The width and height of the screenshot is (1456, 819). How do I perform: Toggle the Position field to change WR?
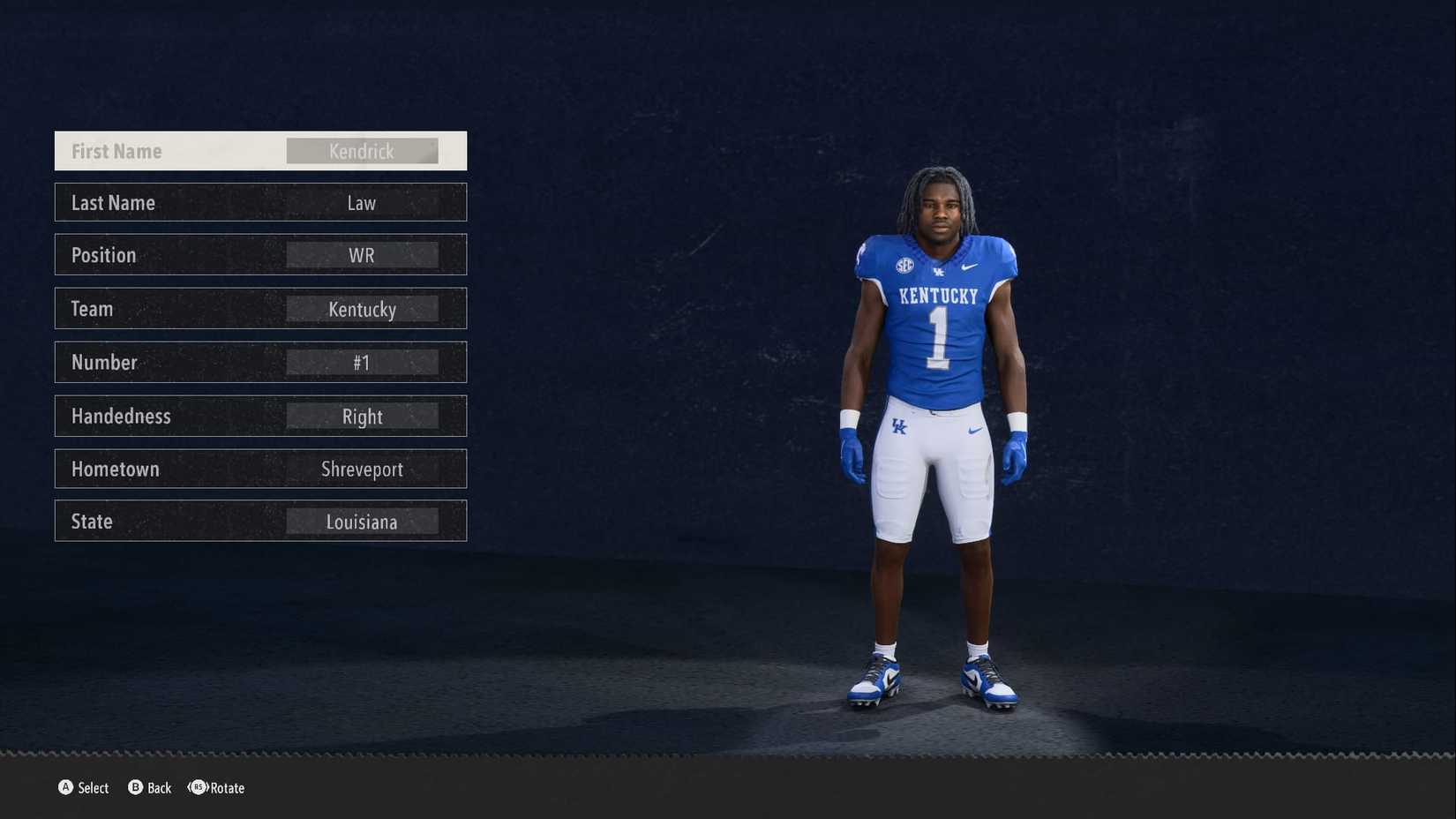[x=362, y=254]
